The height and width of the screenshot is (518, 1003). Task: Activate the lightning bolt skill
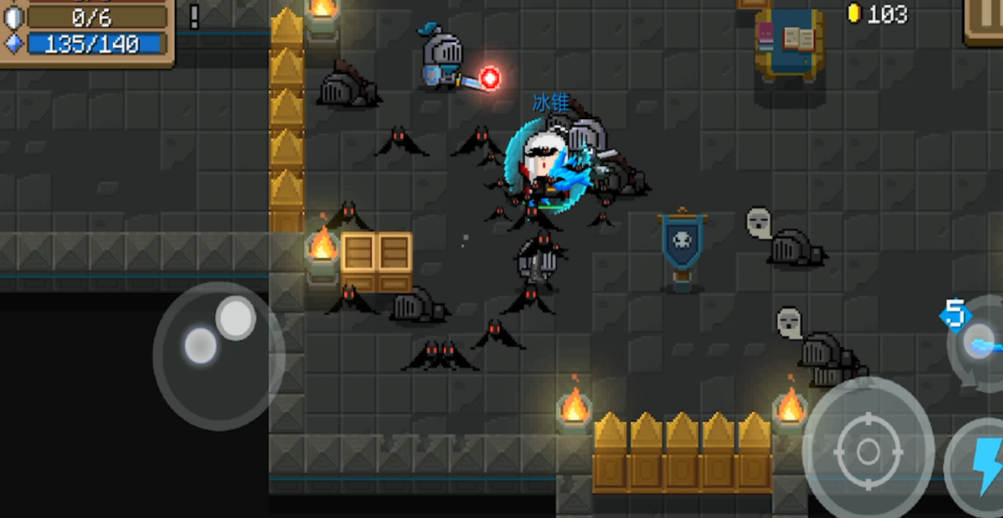point(980,466)
